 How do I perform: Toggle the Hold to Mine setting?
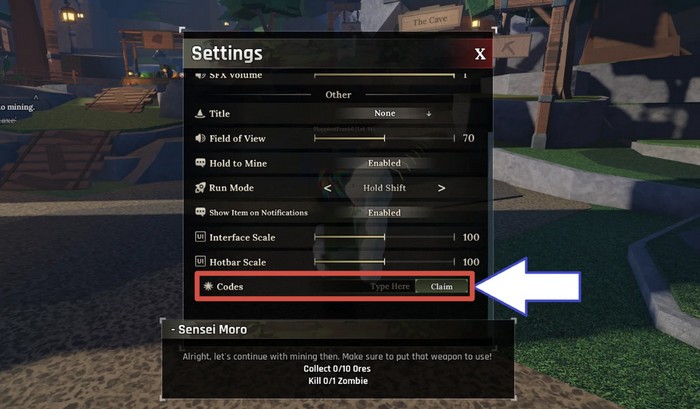point(384,163)
